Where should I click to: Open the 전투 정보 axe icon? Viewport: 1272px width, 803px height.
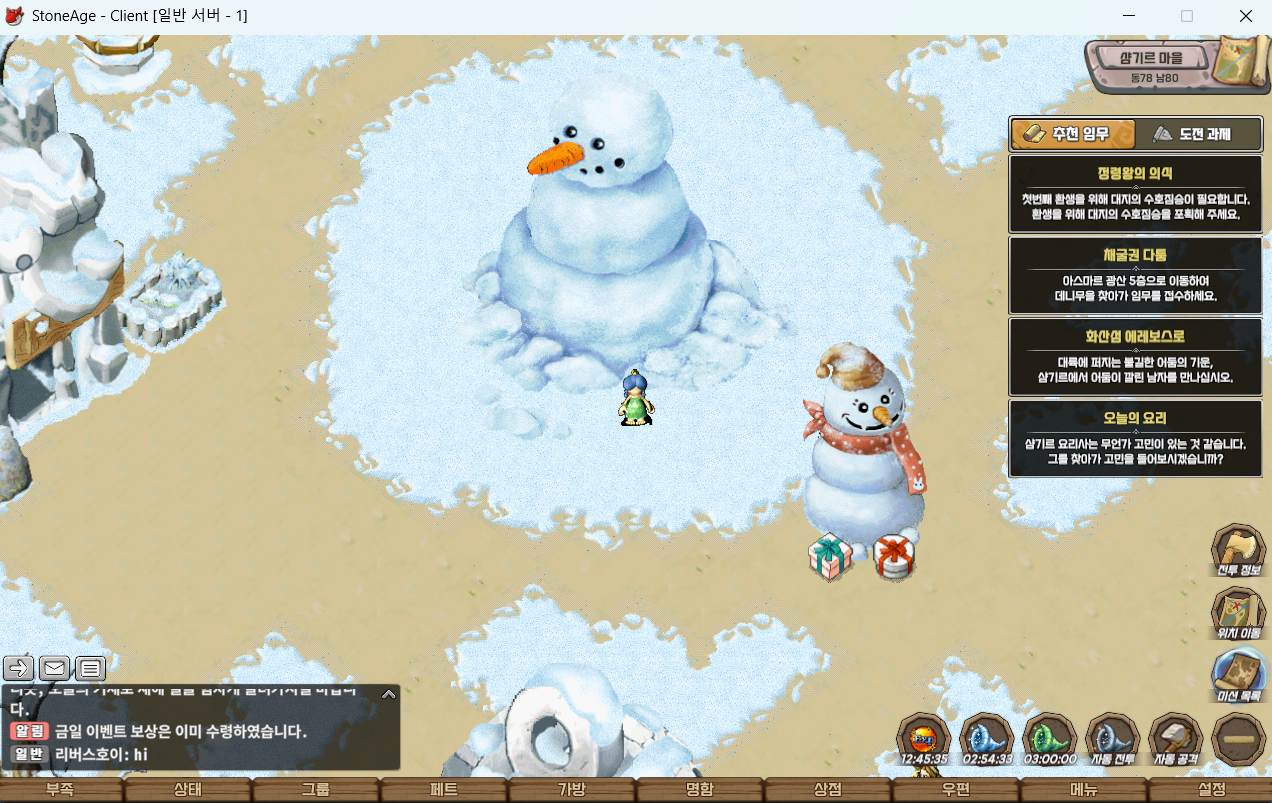[x=1239, y=549]
